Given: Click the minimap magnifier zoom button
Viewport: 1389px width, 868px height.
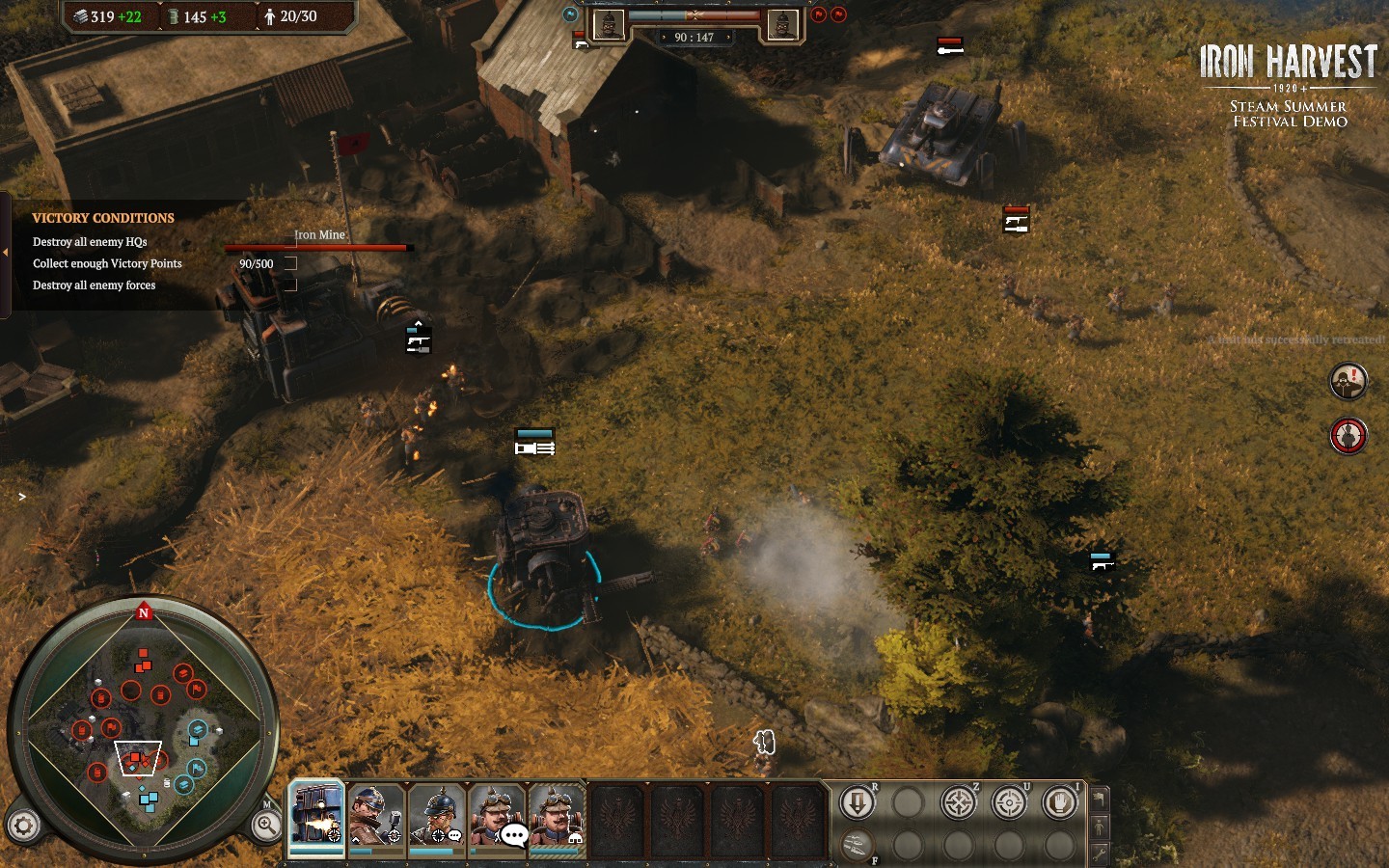Looking at the screenshot, I should click(x=265, y=825).
